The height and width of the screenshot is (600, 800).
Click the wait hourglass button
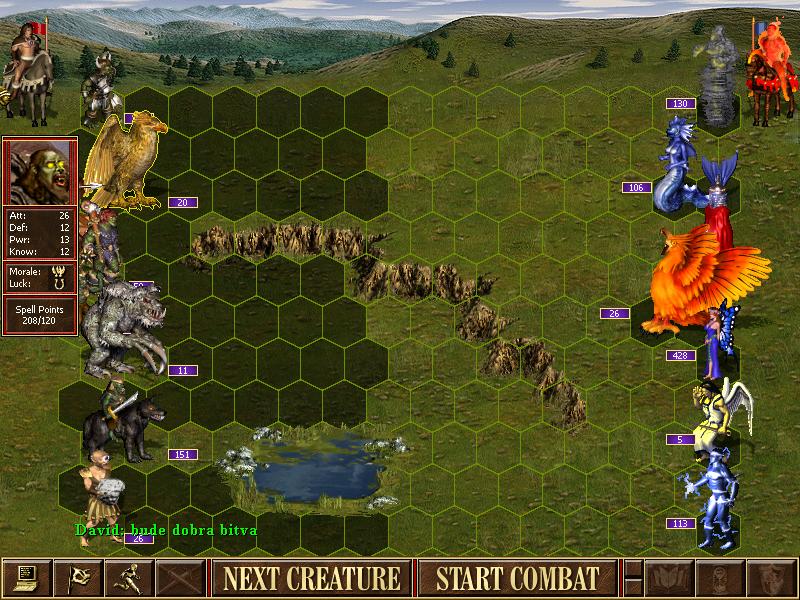(x=719, y=578)
